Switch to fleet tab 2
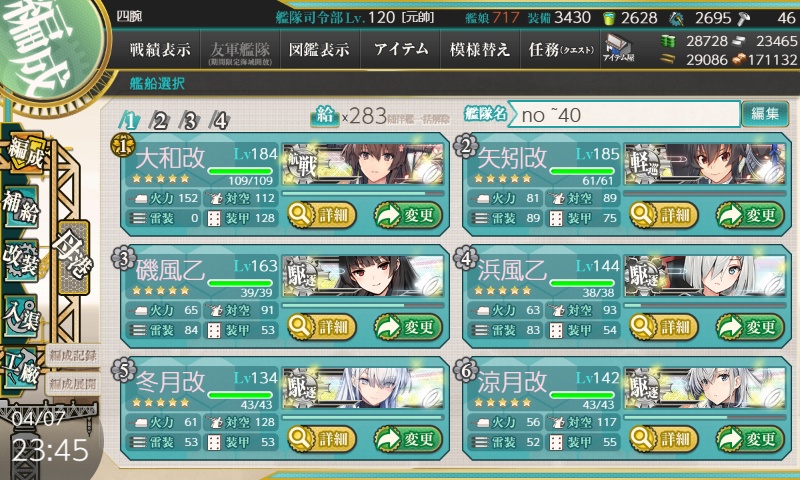 159,121
